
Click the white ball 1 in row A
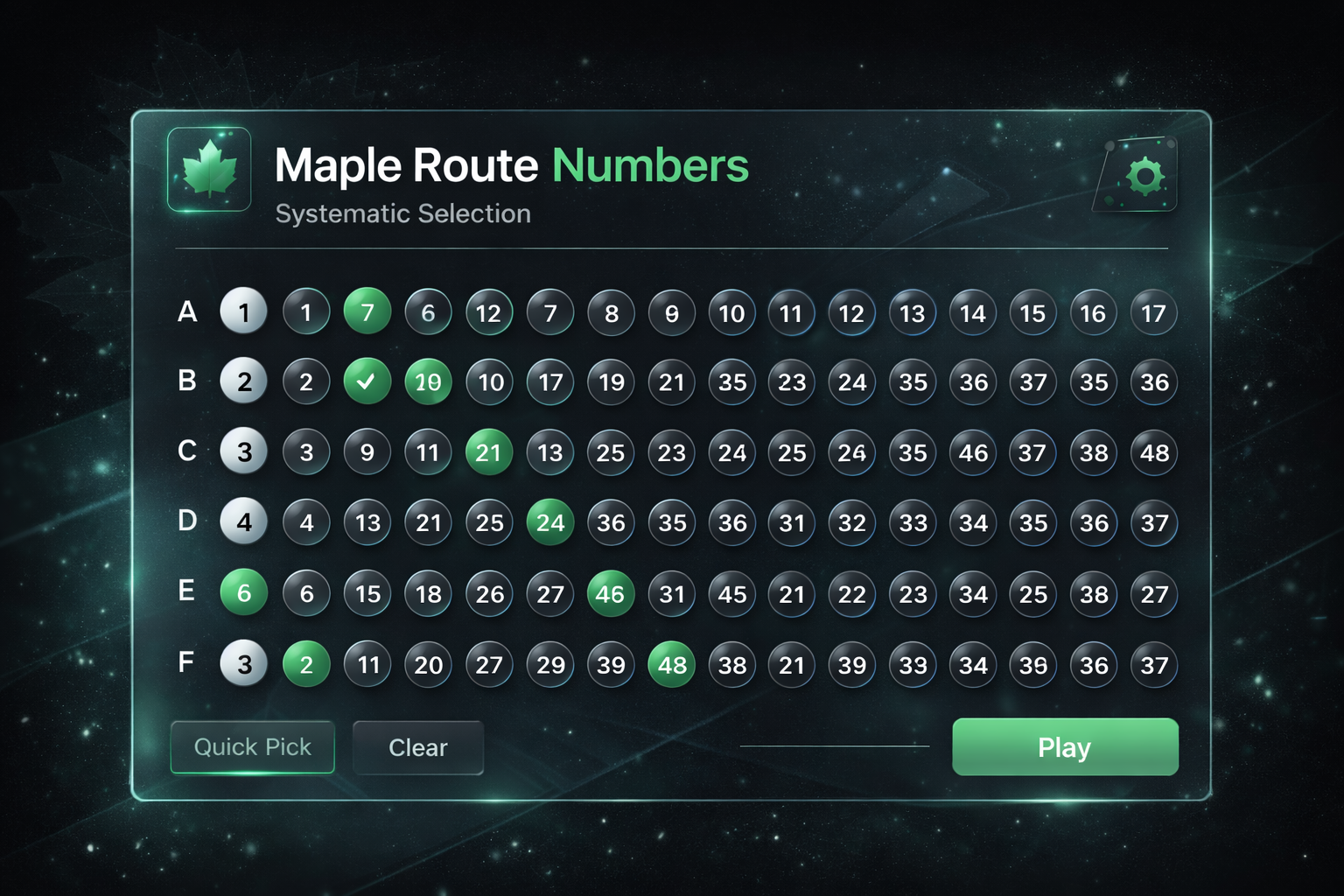pos(244,312)
